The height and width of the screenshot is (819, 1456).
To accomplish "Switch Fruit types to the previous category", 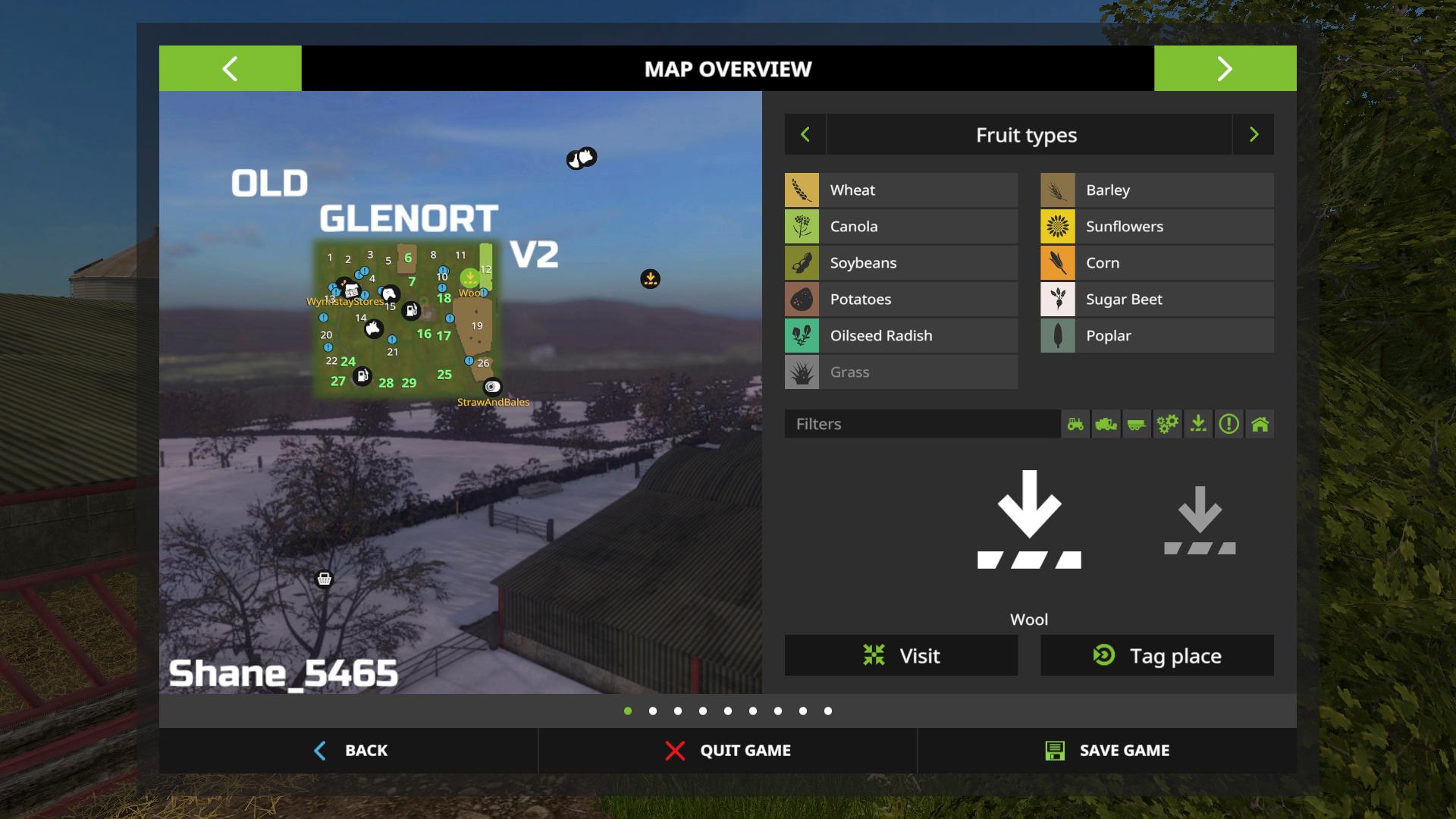I will 805,134.
